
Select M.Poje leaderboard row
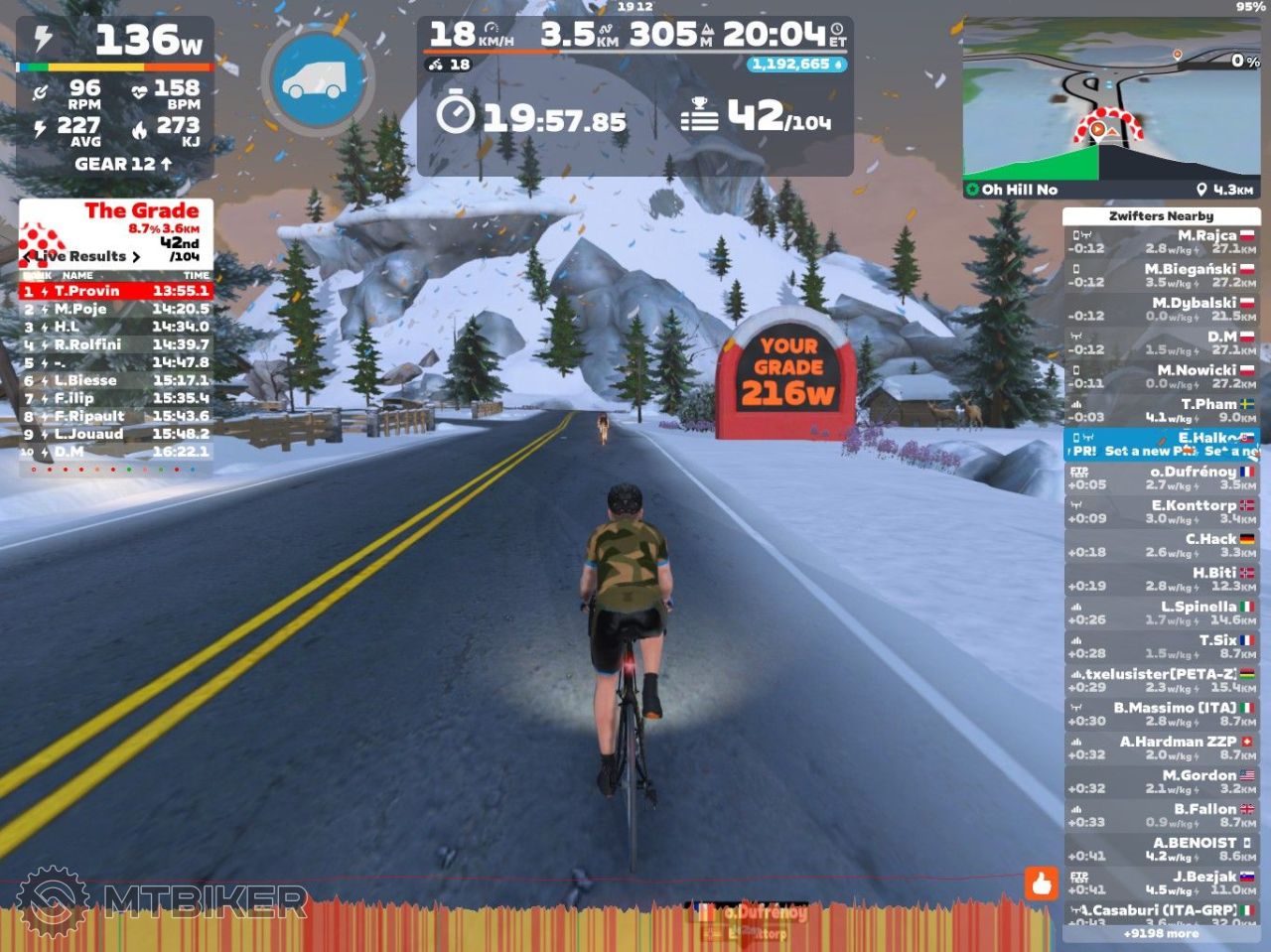[116, 309]
